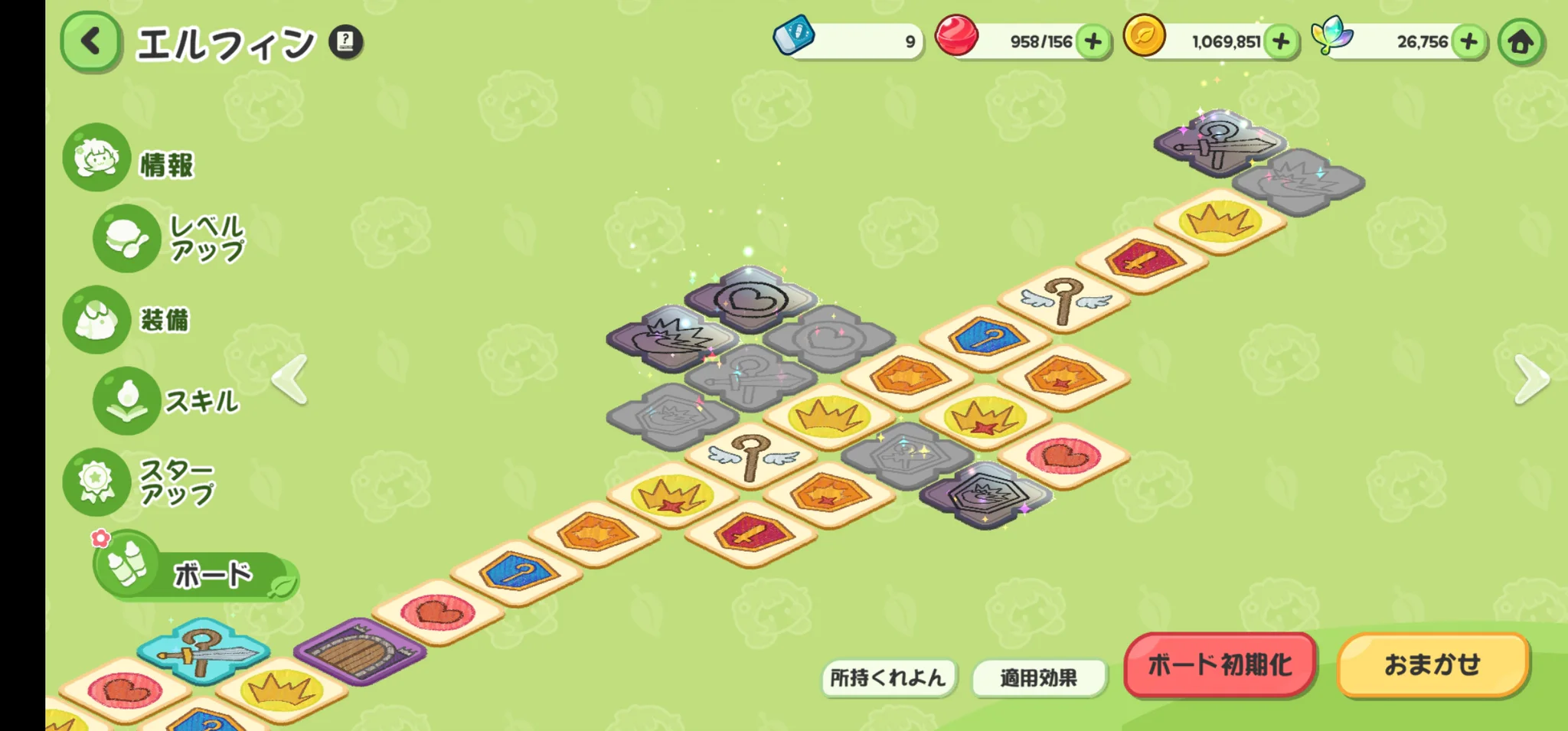The width and height of the screenshot is (1568, 731).
Task: Reset the board with ボード初期化
Action: tap(1220, 664)
